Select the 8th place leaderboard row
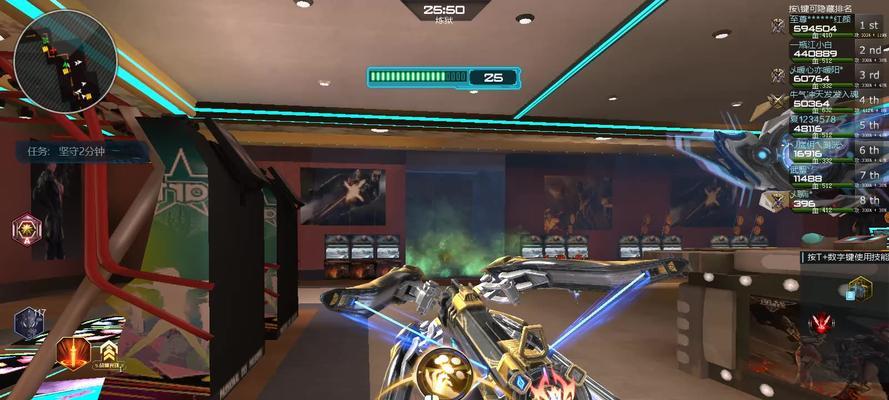The width and height of the screenshot is (889, 400). point(823,202)
